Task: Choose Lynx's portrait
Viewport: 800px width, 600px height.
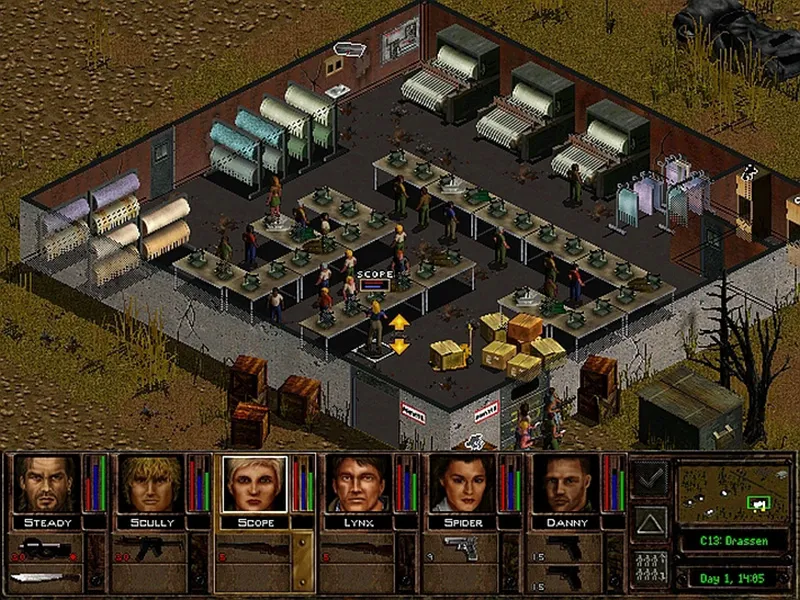Action: (x=358, y=485)
